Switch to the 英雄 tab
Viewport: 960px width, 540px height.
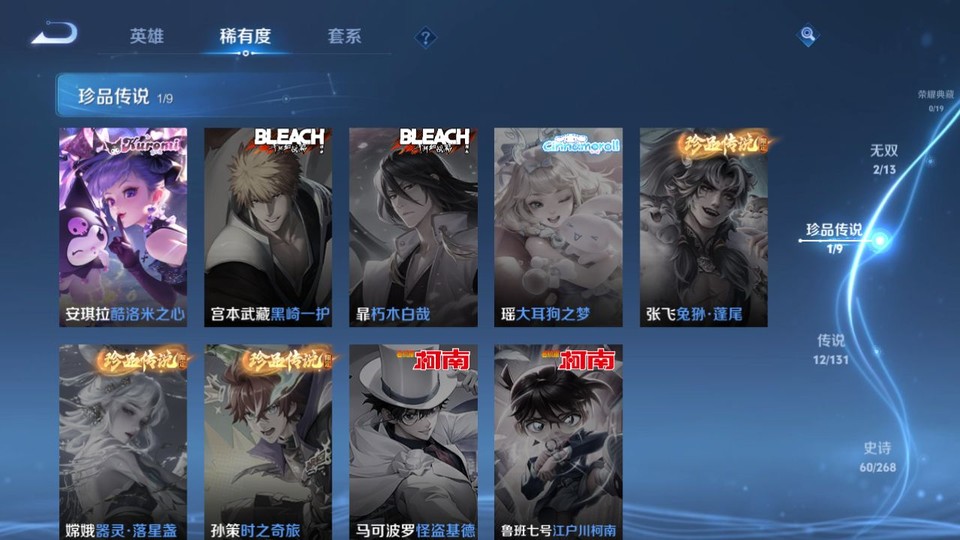146,36
